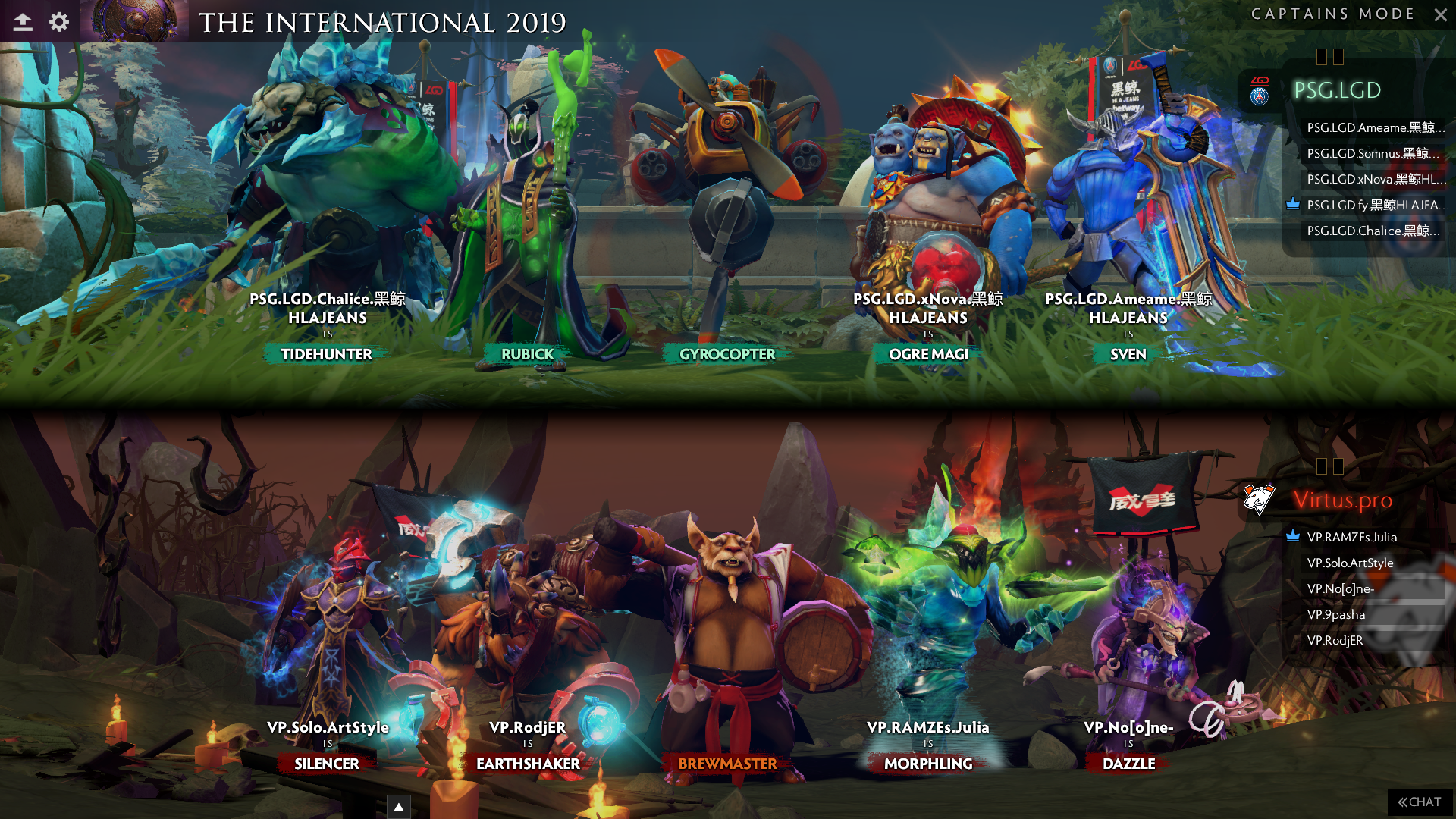Pick VP.9pasha from the roster
1456x819 pixels.
tap(1335, 614)
